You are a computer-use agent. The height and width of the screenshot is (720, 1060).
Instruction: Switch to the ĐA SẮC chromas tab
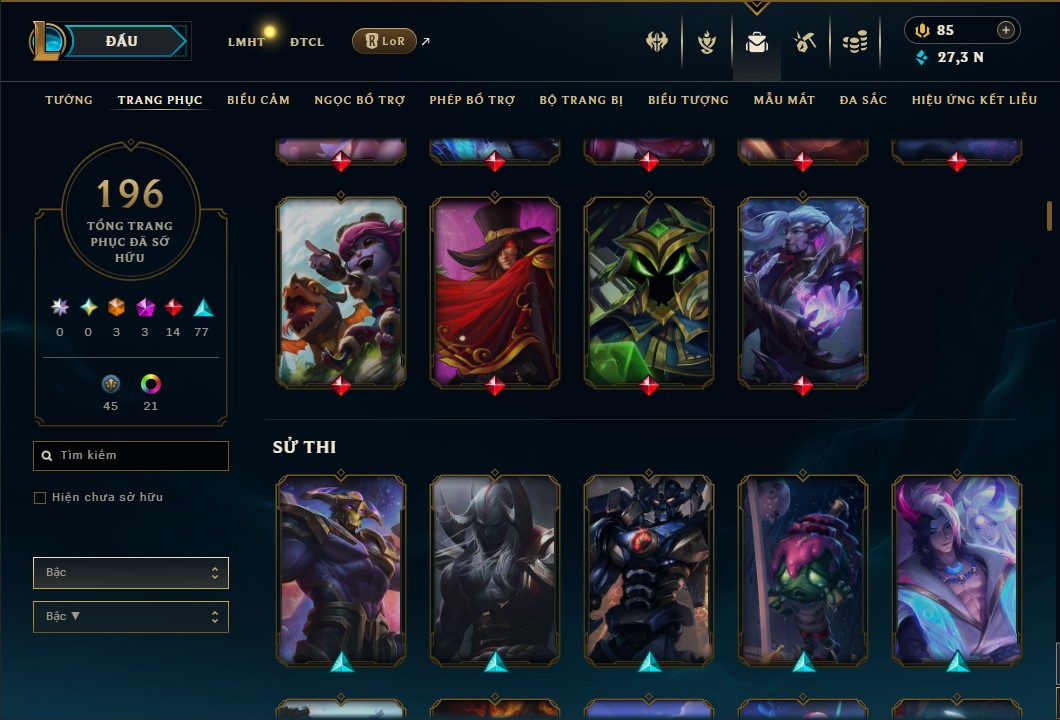(863, 100)
